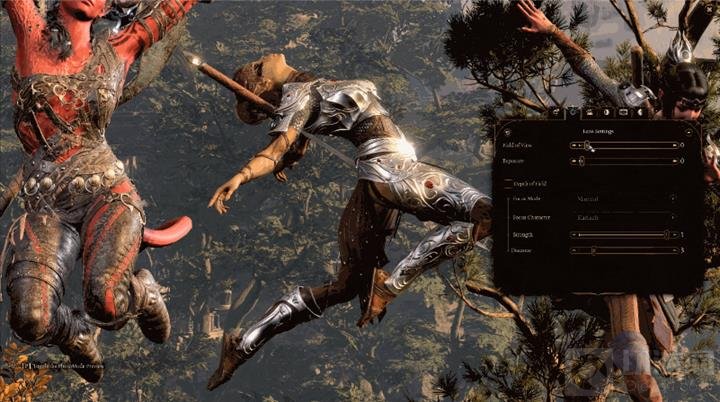Collapse the Lens Settings panel with the top-right button
This screenshot has width=720, height=402.
(688, 131)
